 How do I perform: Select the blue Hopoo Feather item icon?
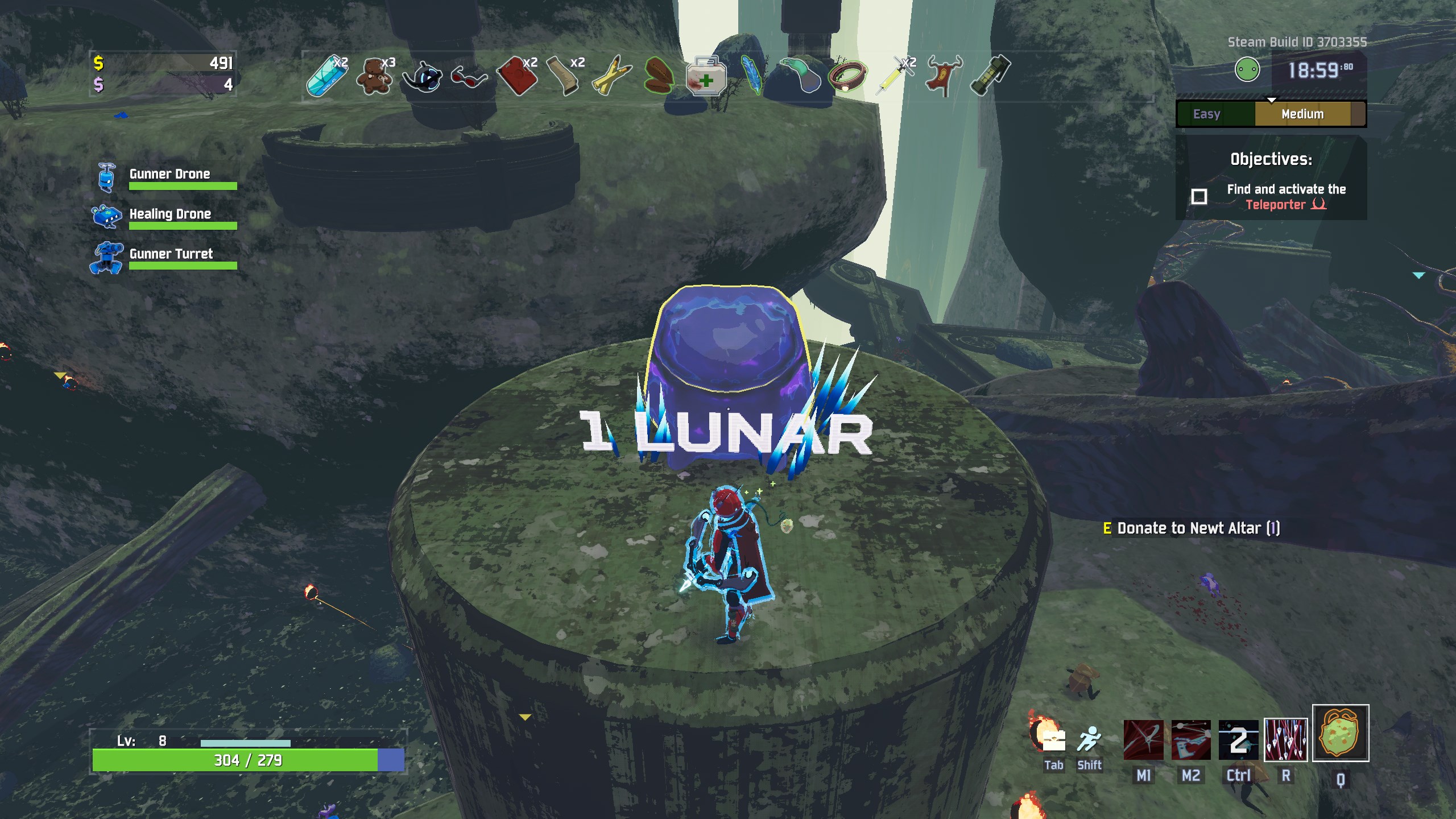click(752, 77)
